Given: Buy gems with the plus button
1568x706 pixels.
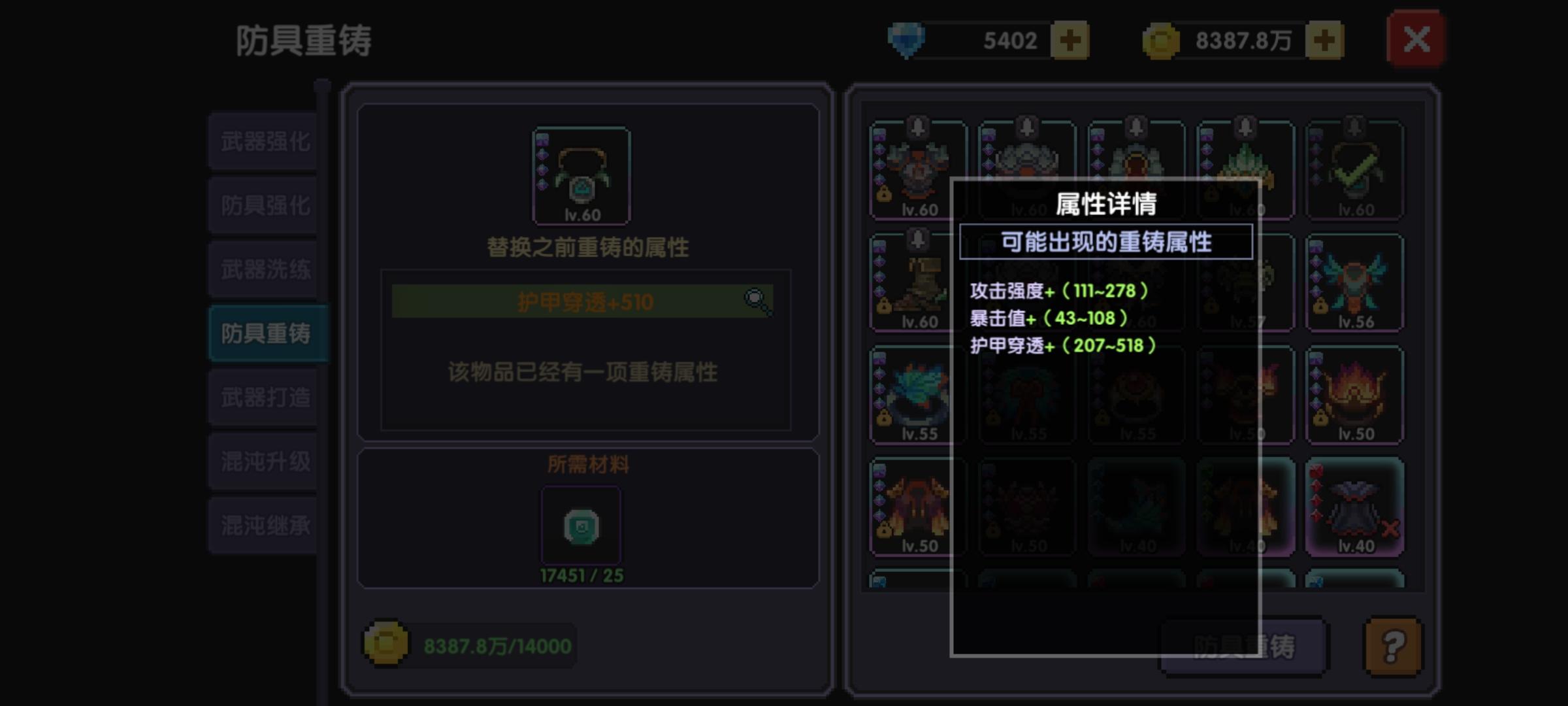Looking at the screenshot, I should pos(1071,39).
